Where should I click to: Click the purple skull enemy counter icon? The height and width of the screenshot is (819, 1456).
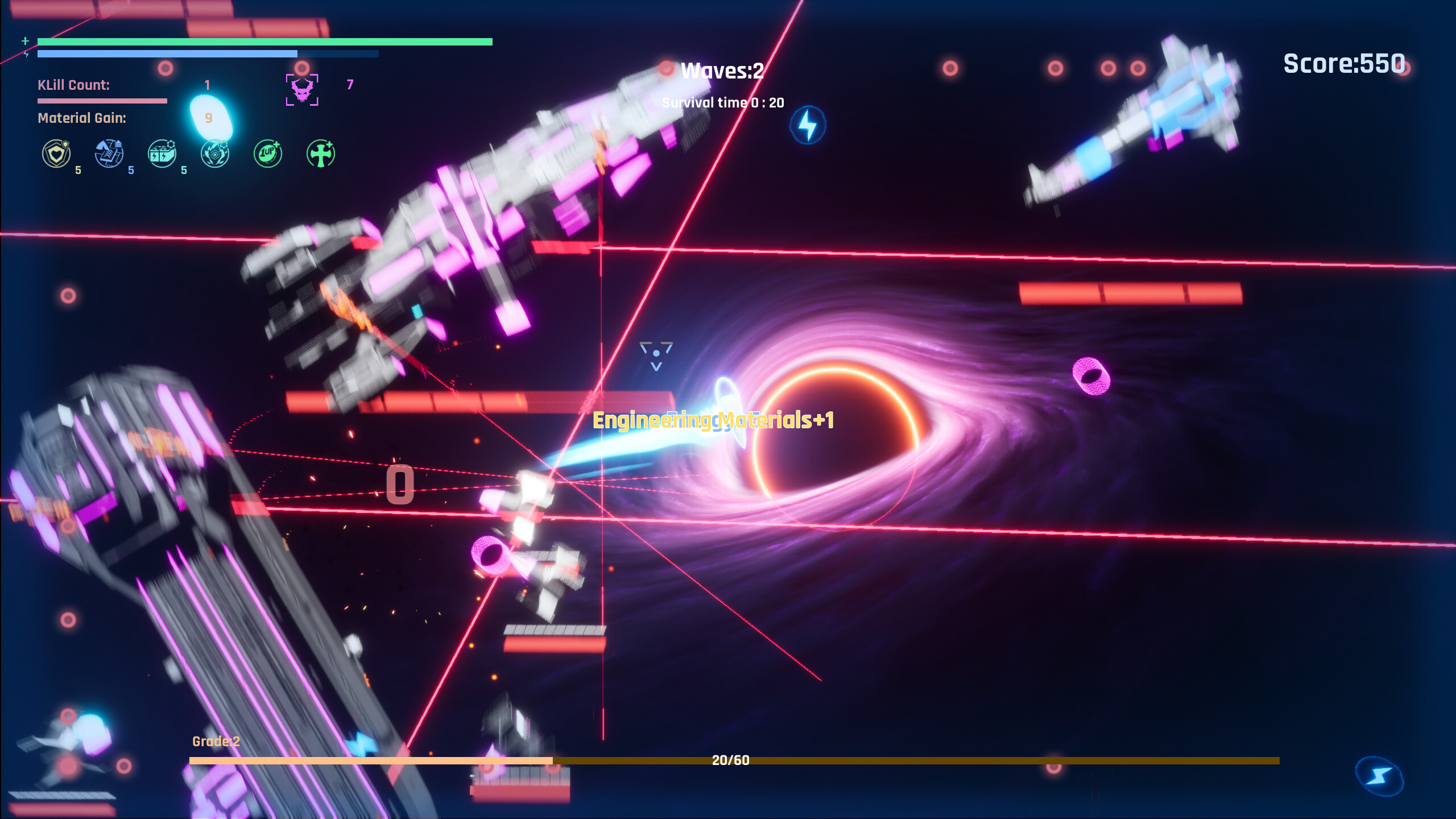click(301, 90)
